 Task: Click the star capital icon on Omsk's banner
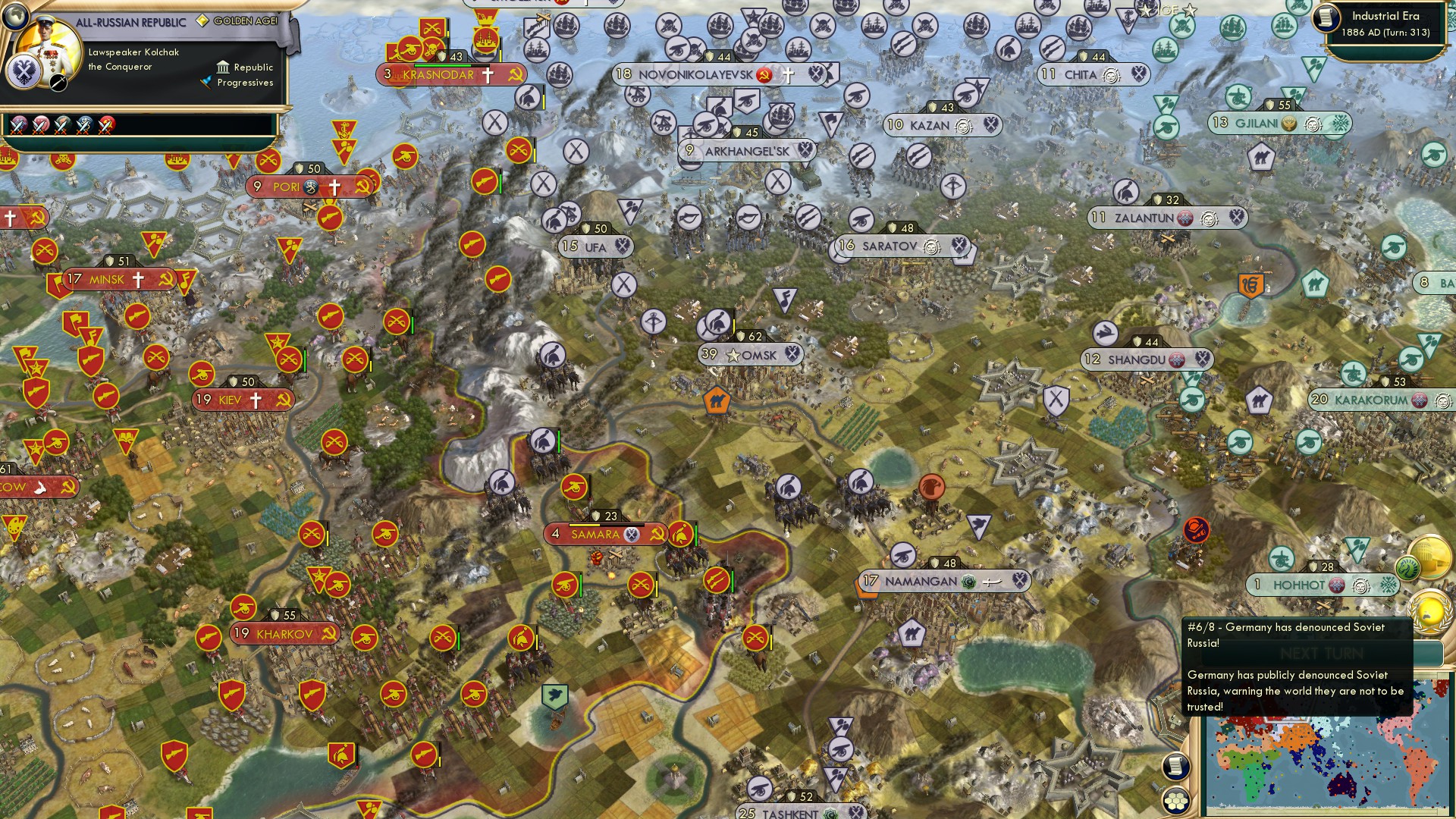732,353
